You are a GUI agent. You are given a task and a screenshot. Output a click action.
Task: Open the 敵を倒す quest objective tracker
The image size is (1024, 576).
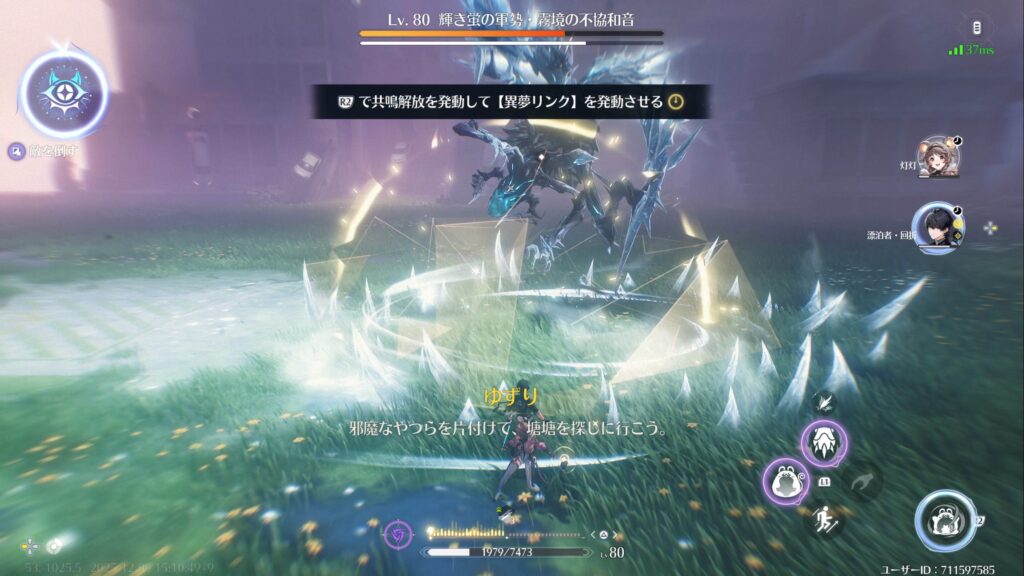click(x=45, y=151)
